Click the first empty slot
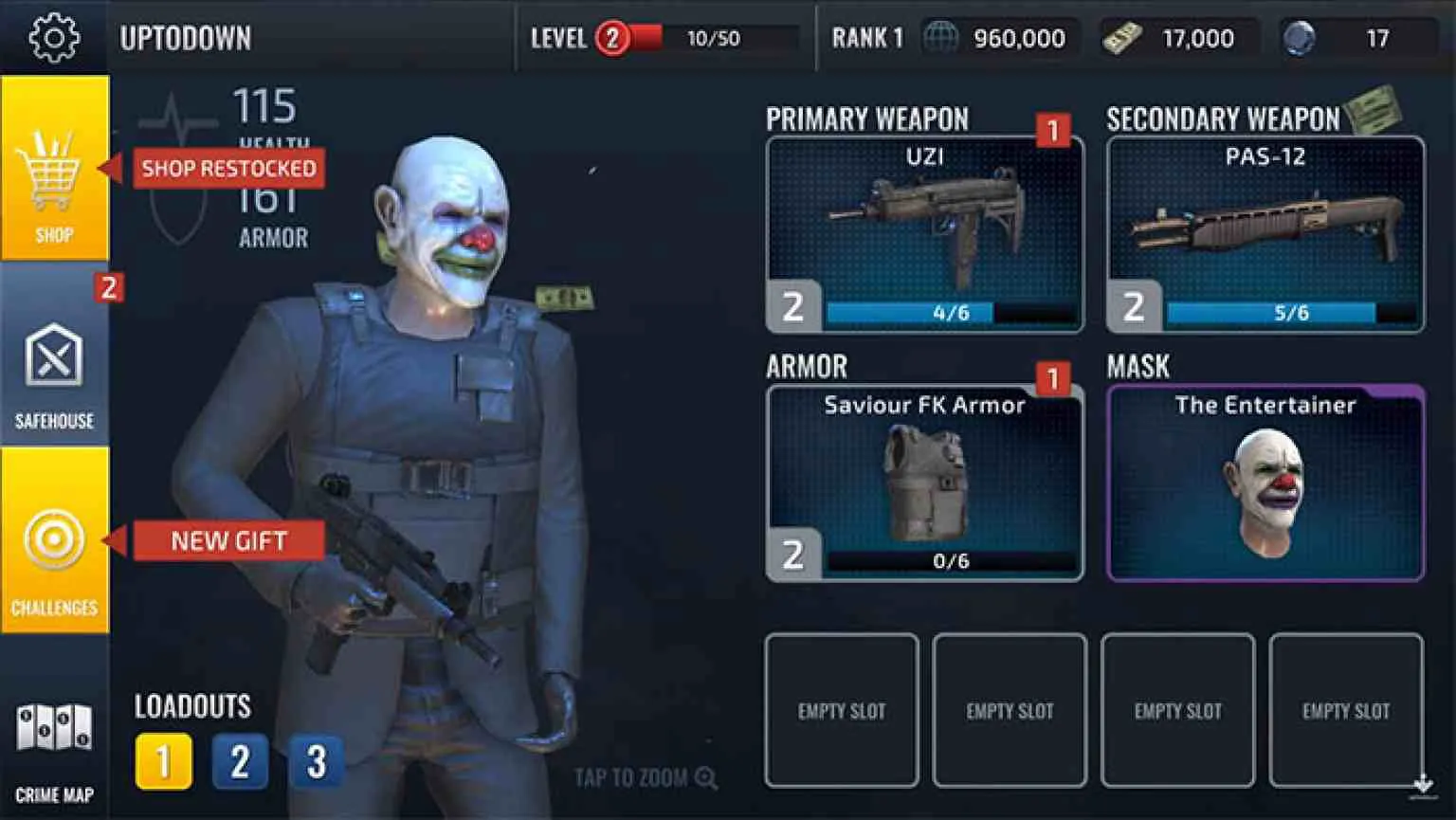This screenshot has height=820, width=1456. click(842, 709)
